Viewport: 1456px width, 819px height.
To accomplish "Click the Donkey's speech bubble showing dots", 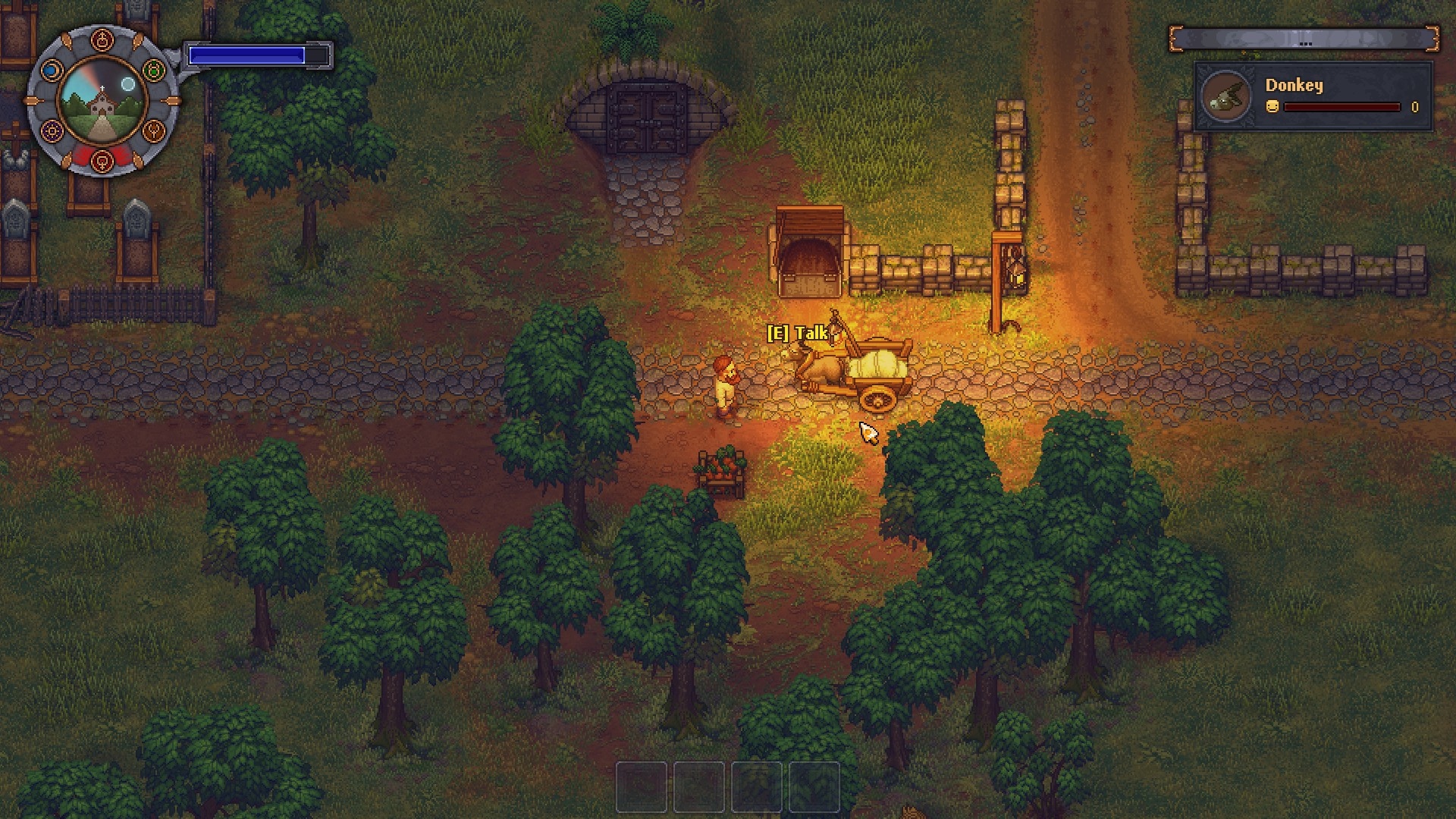I will 1305,43.
